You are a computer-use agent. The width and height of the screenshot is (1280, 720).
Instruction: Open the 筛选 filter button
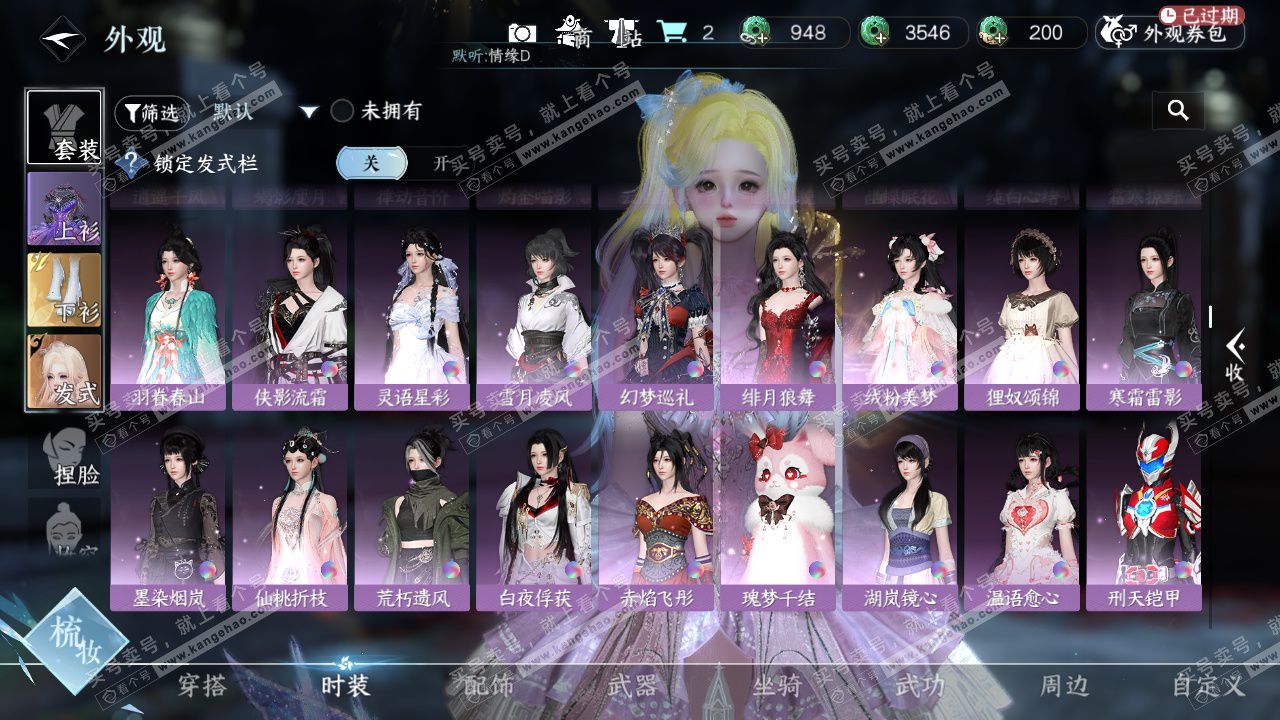pos(152,113)
